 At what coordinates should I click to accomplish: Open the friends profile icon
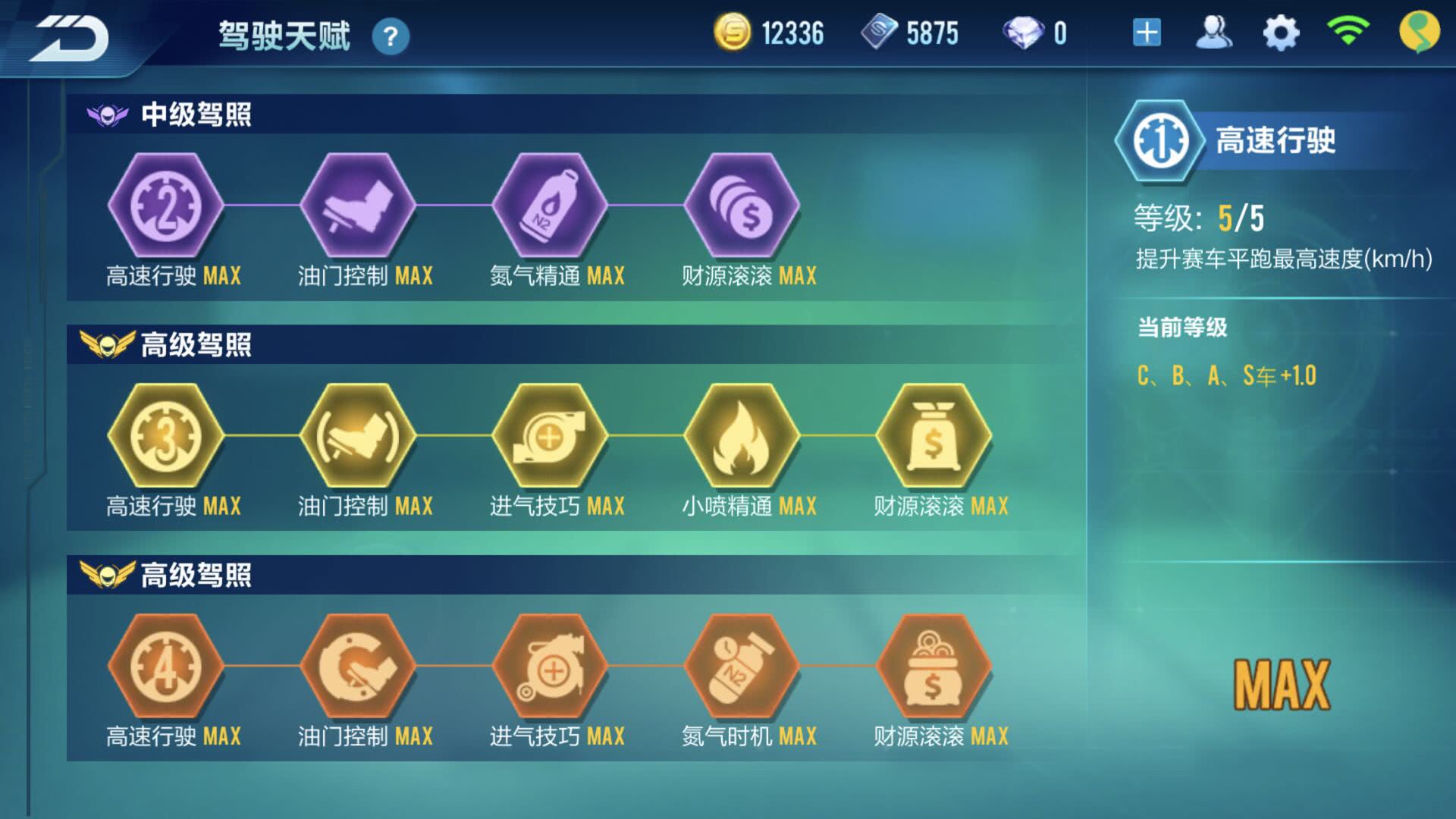click(x=1213, y=33)
